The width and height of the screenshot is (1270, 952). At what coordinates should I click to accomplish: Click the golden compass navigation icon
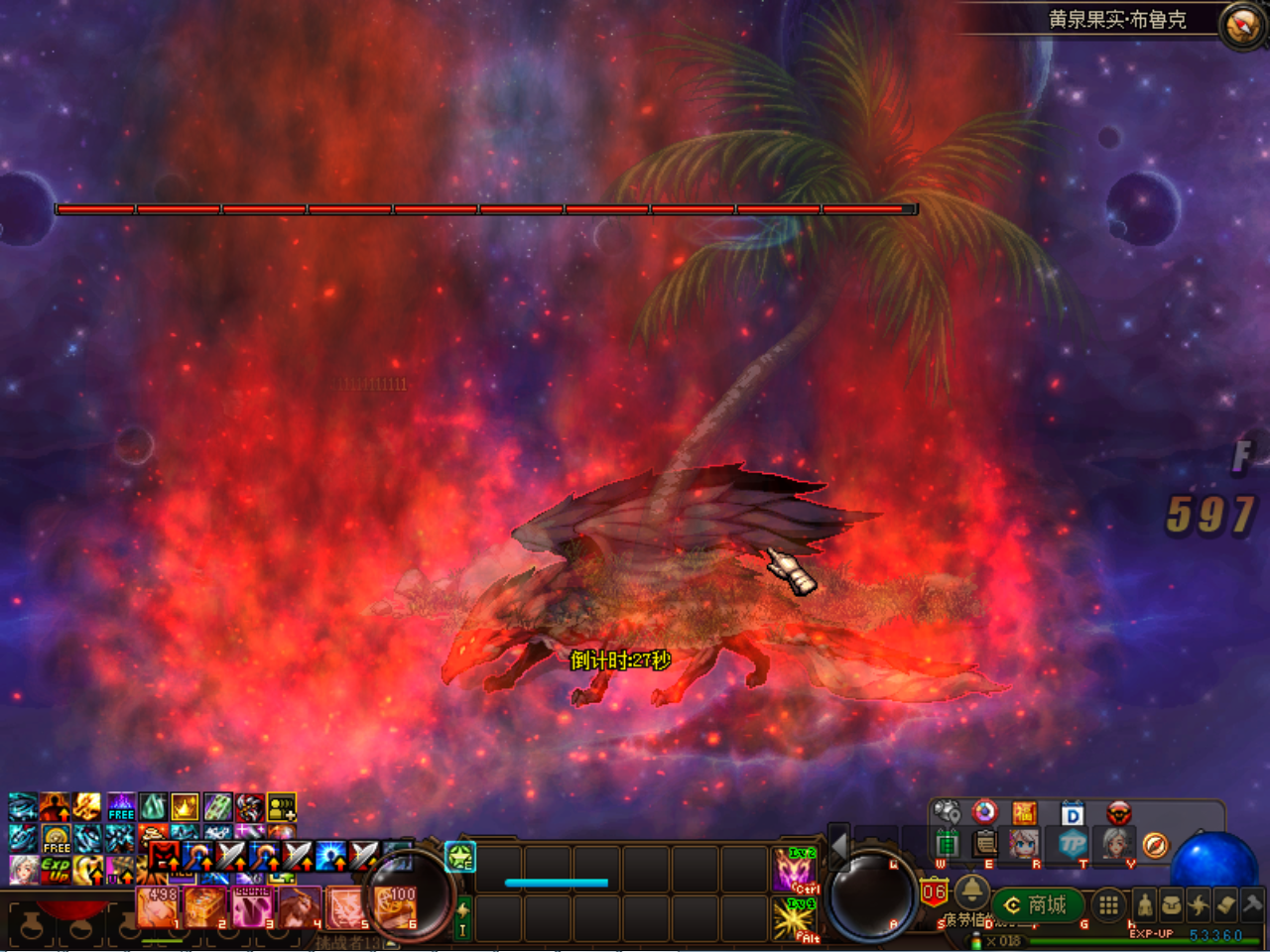point(1155,845)
